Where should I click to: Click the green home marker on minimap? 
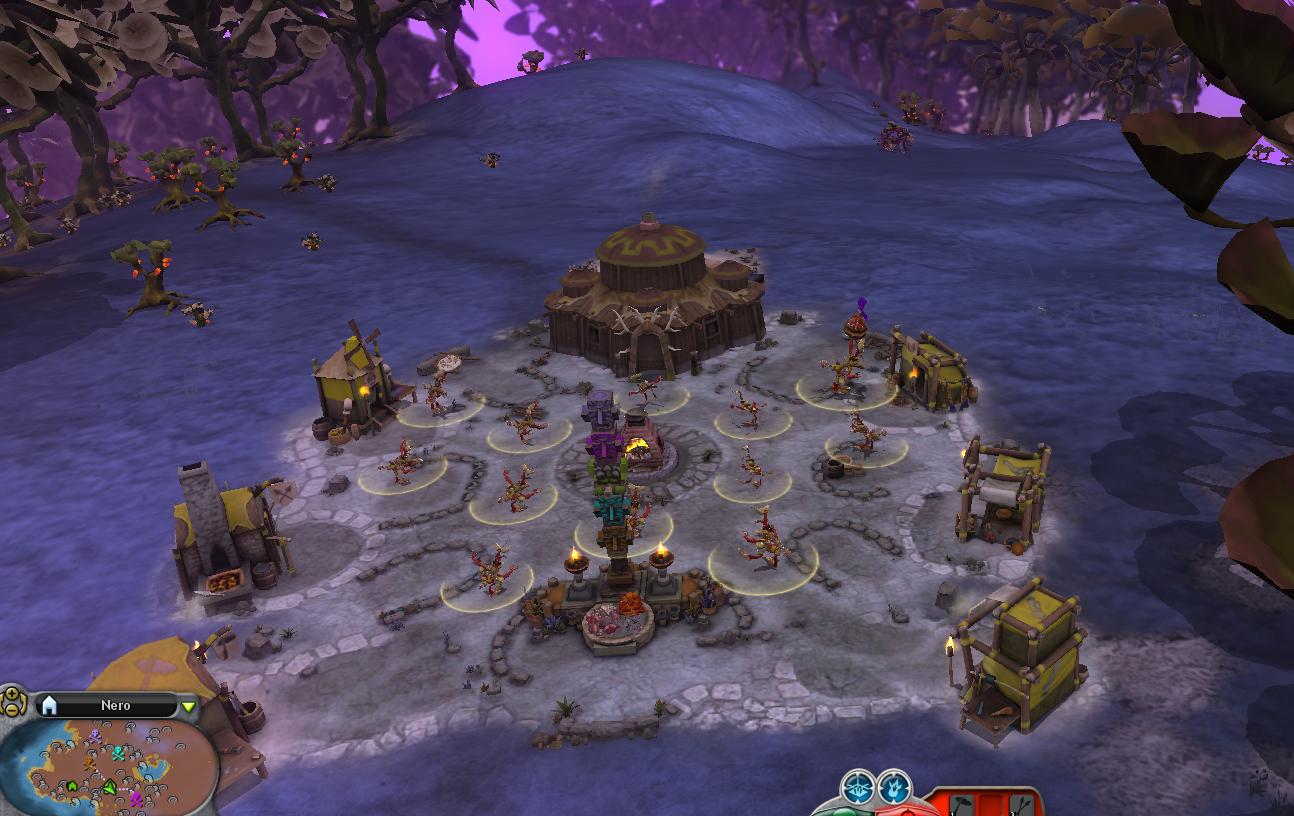[72, 786]
